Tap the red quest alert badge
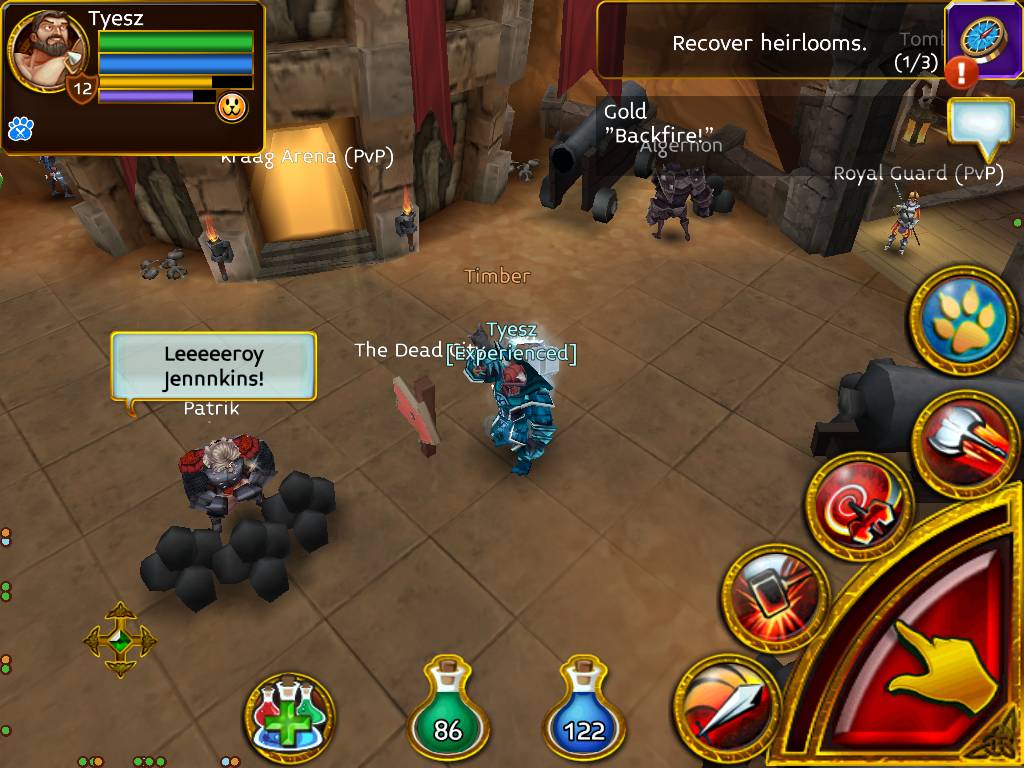Viewport: 1024px width, 768px height. tap(963, 72)
